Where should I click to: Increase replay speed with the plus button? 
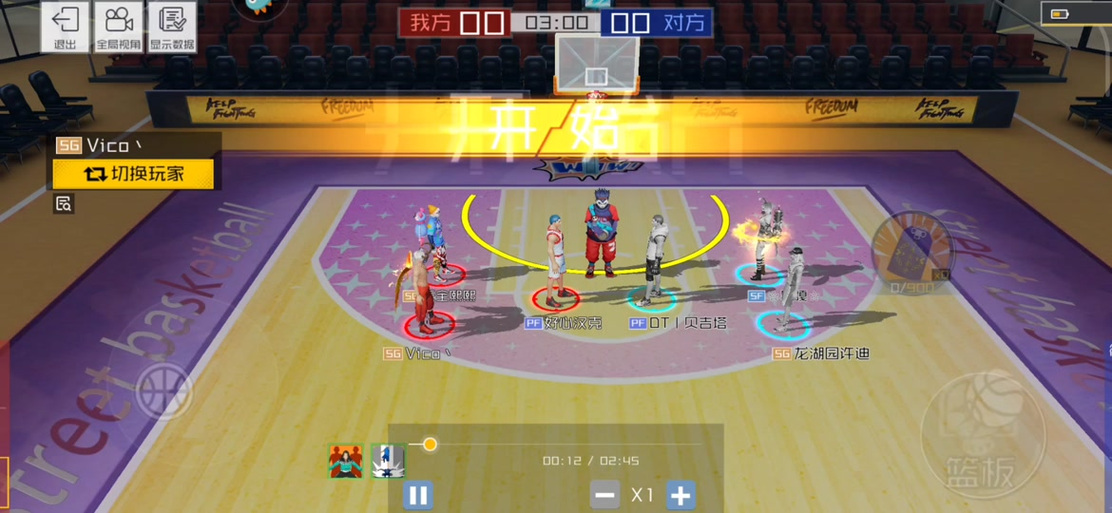point(680,494)
